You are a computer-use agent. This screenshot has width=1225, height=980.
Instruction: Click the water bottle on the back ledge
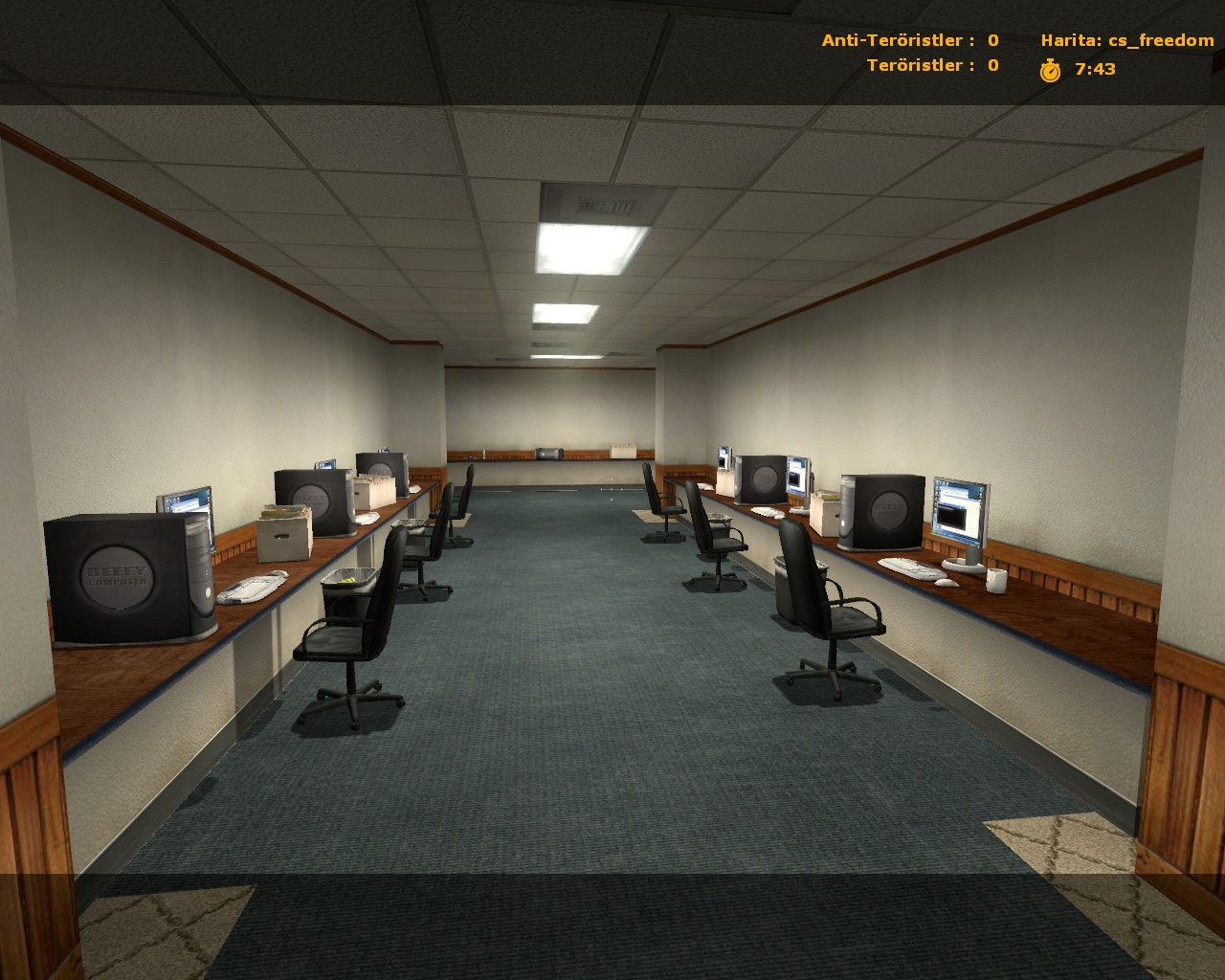click(x=482, y=456)
